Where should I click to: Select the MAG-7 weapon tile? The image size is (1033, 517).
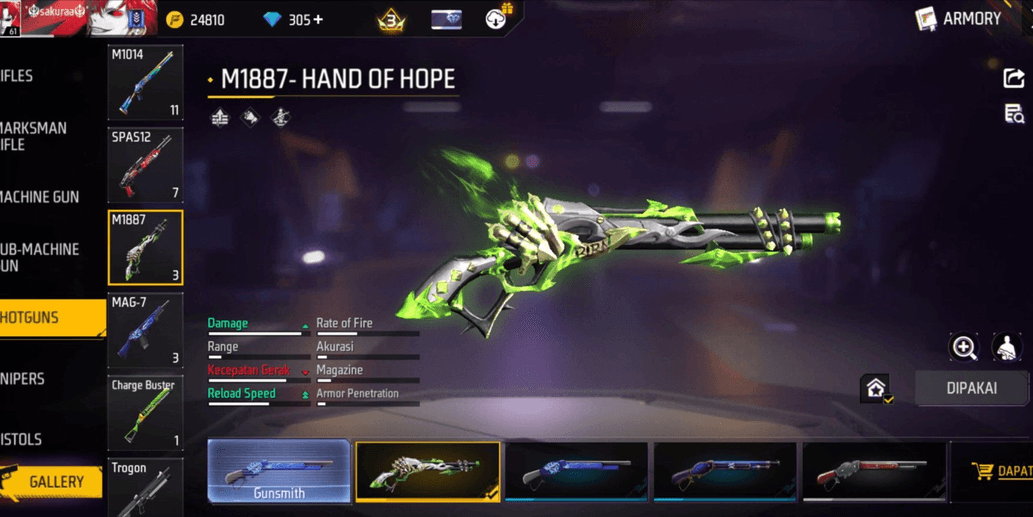[145, 330]
